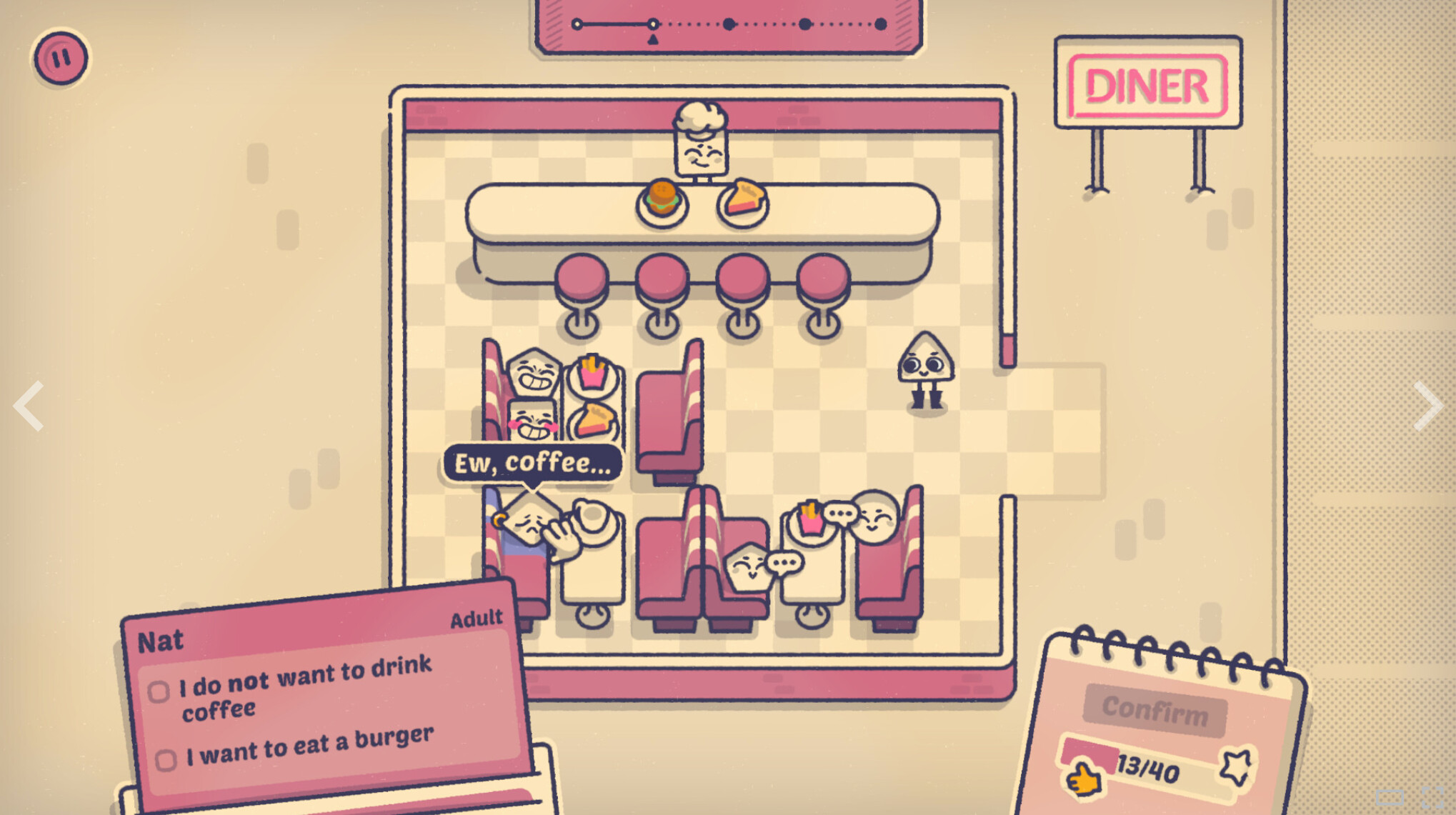The width and height of the screenshot is (1456, 815).
Task: Select Nat's preference card
Action: (x=325, y=696)
